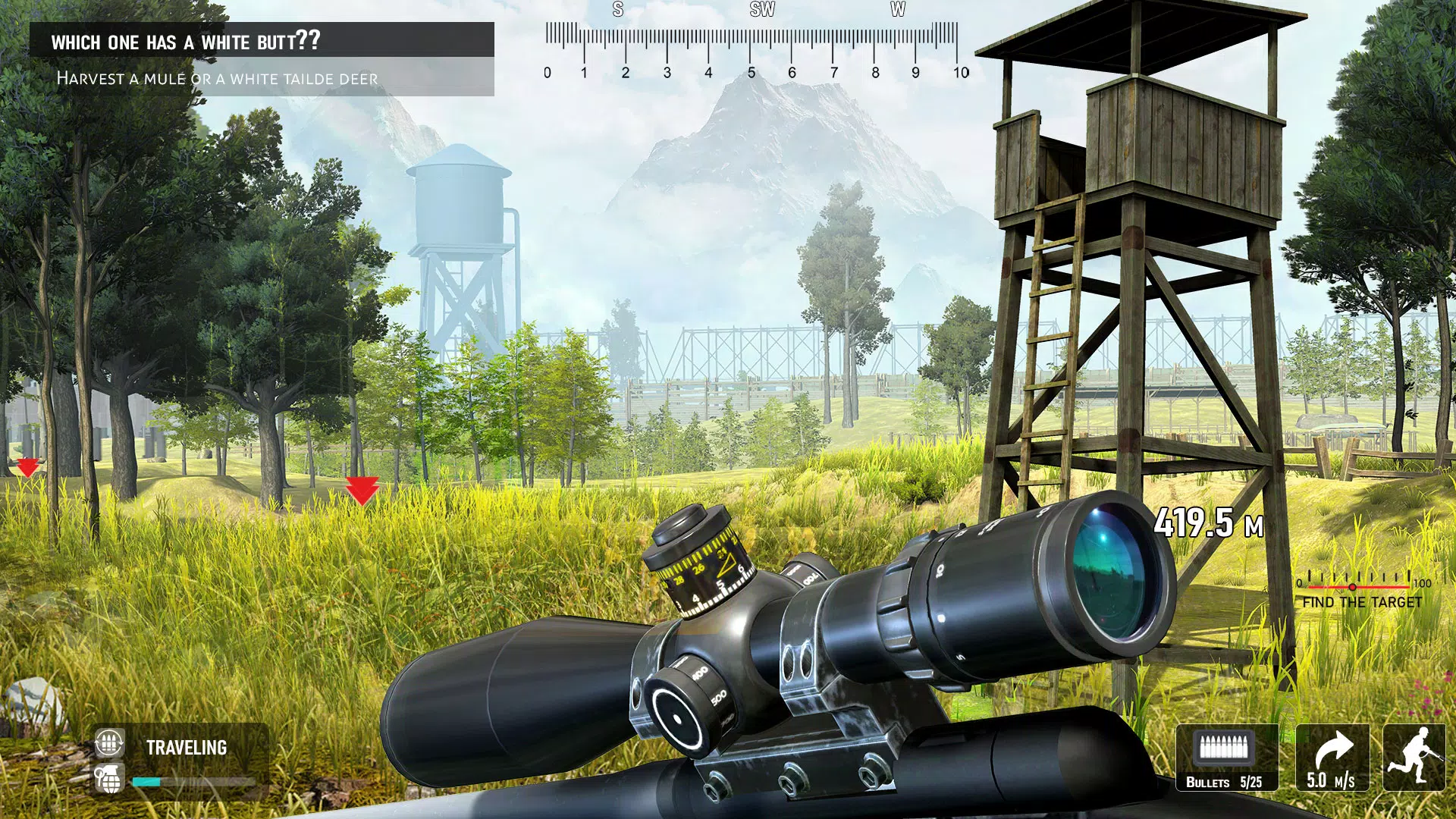Open the white butt mission objective panel
This screenshot has height=819, width=1456.
262,59
